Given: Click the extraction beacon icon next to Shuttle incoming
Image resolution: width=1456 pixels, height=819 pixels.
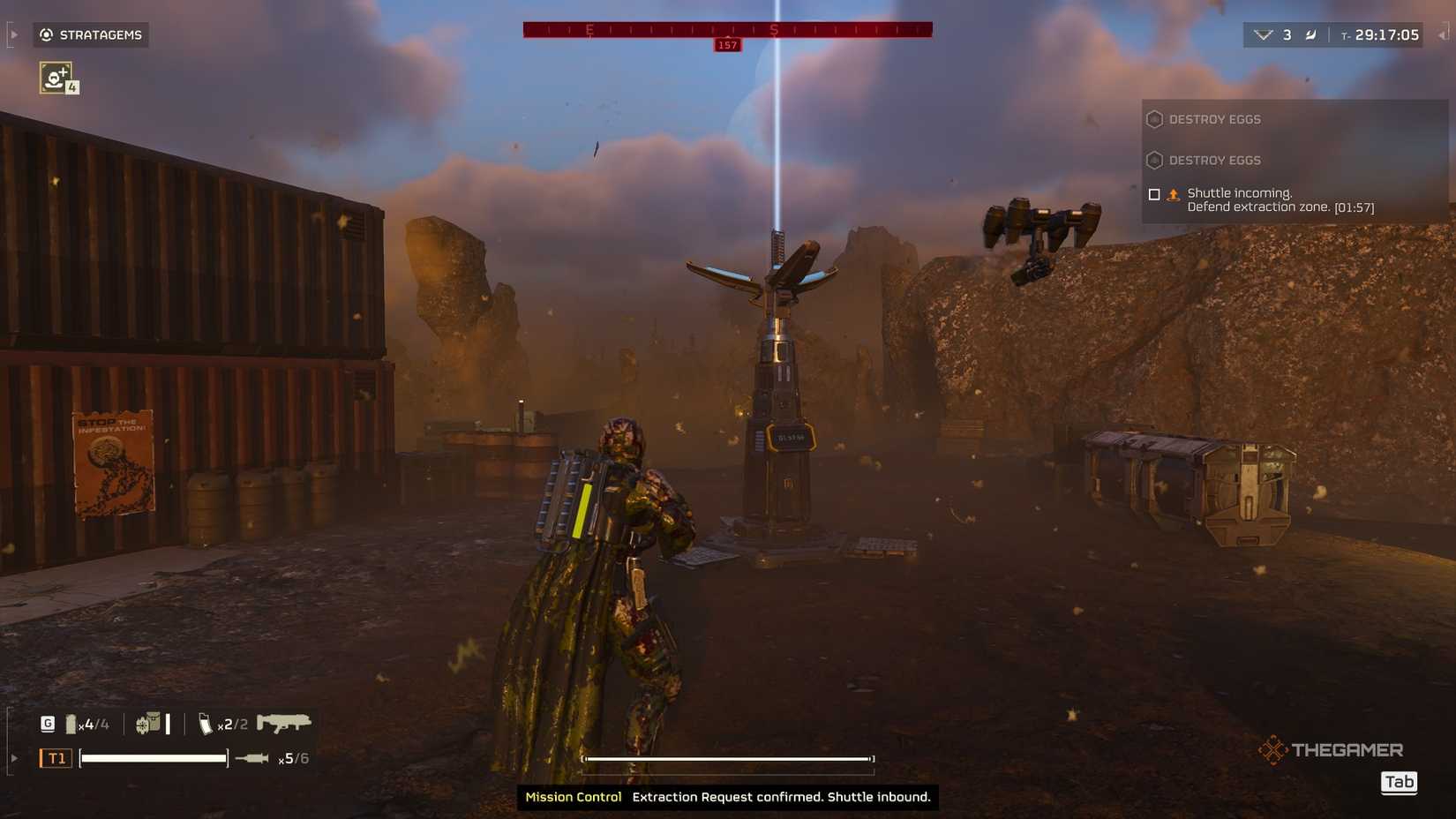Looking at the screenshot, I should tap(1174, 193).
